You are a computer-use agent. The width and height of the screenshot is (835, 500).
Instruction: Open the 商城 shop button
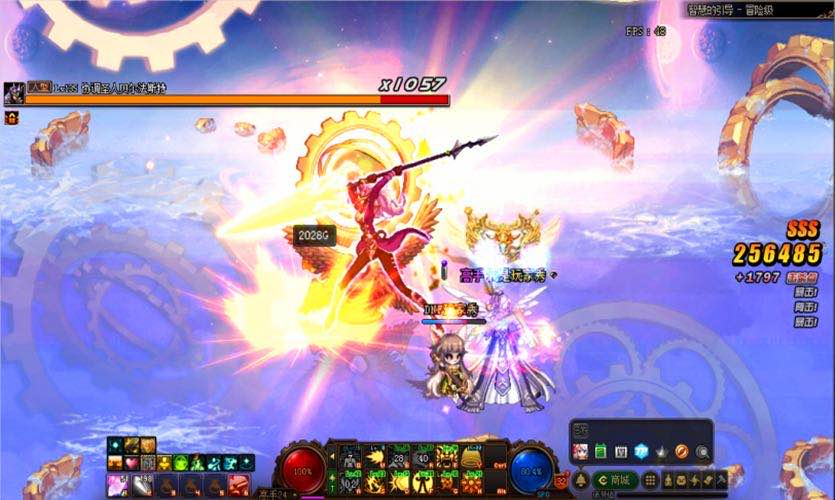point(616,481)
